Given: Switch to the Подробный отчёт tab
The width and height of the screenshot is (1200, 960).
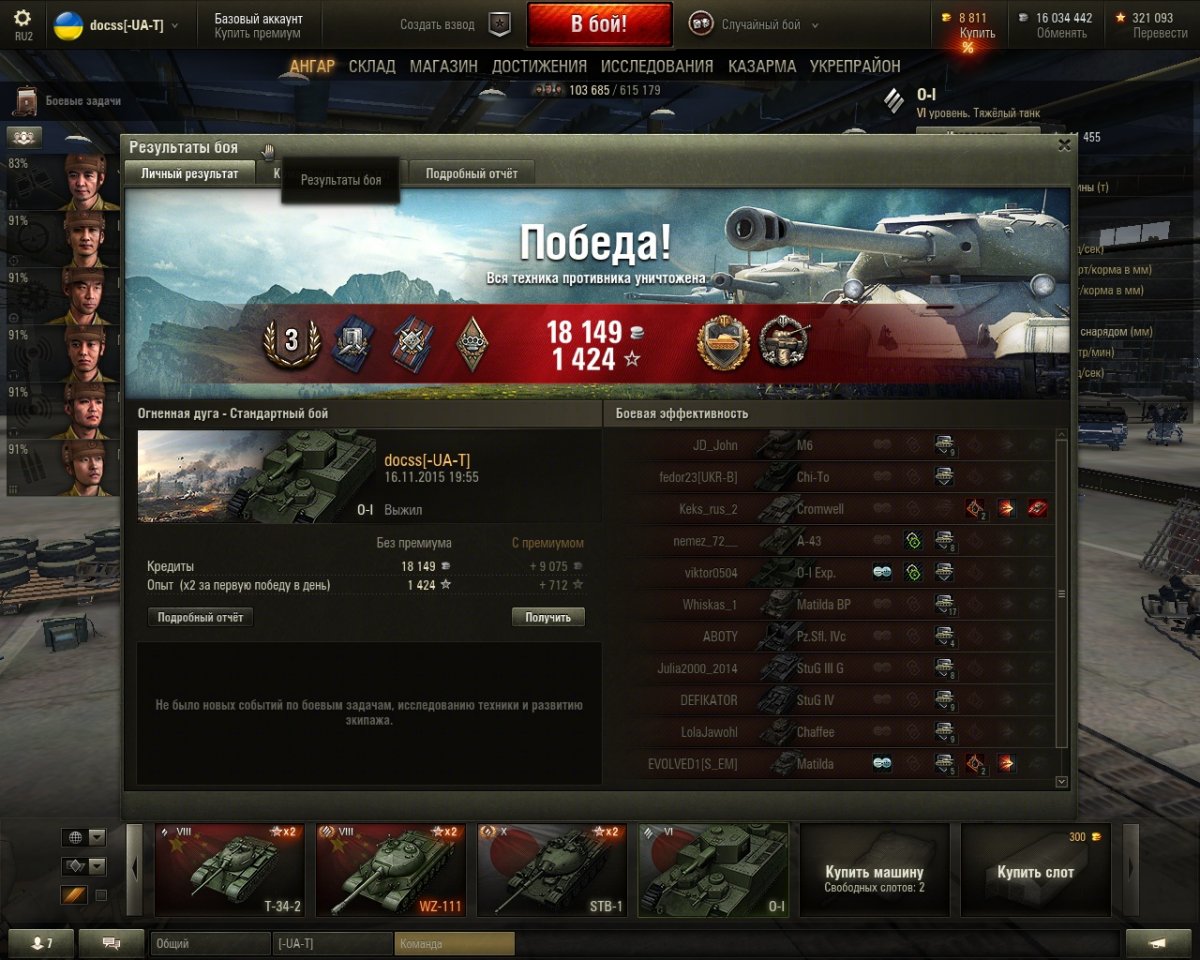Looking at the screenshot, I should click(471, 174).
